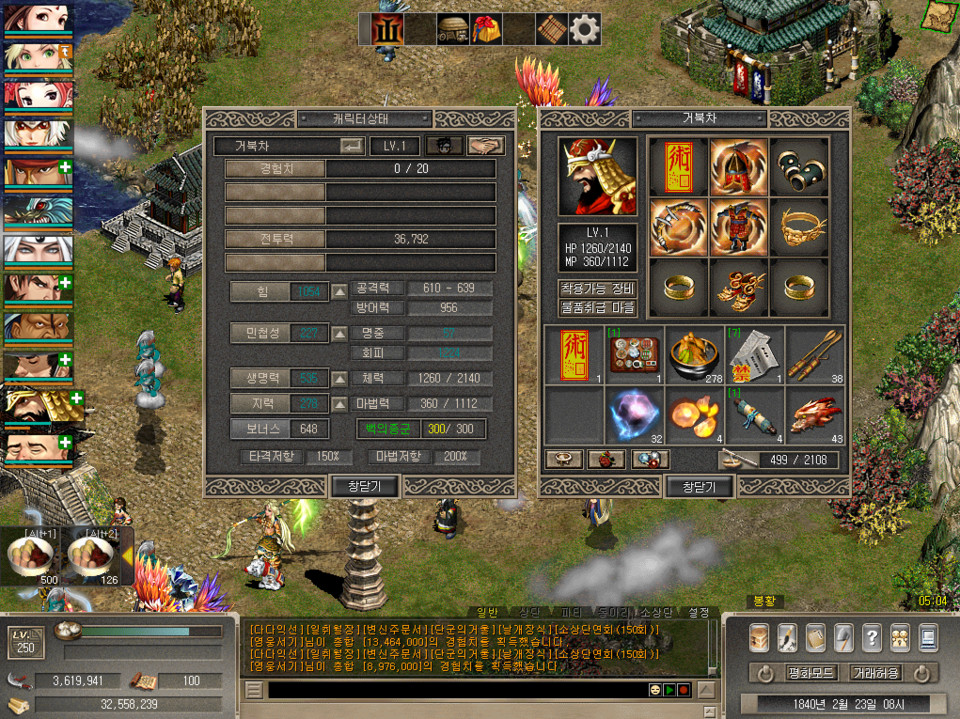Viewport: 960px width, 719px height.
Task: Switch to the 일반 chat tab
Action: 486,612
